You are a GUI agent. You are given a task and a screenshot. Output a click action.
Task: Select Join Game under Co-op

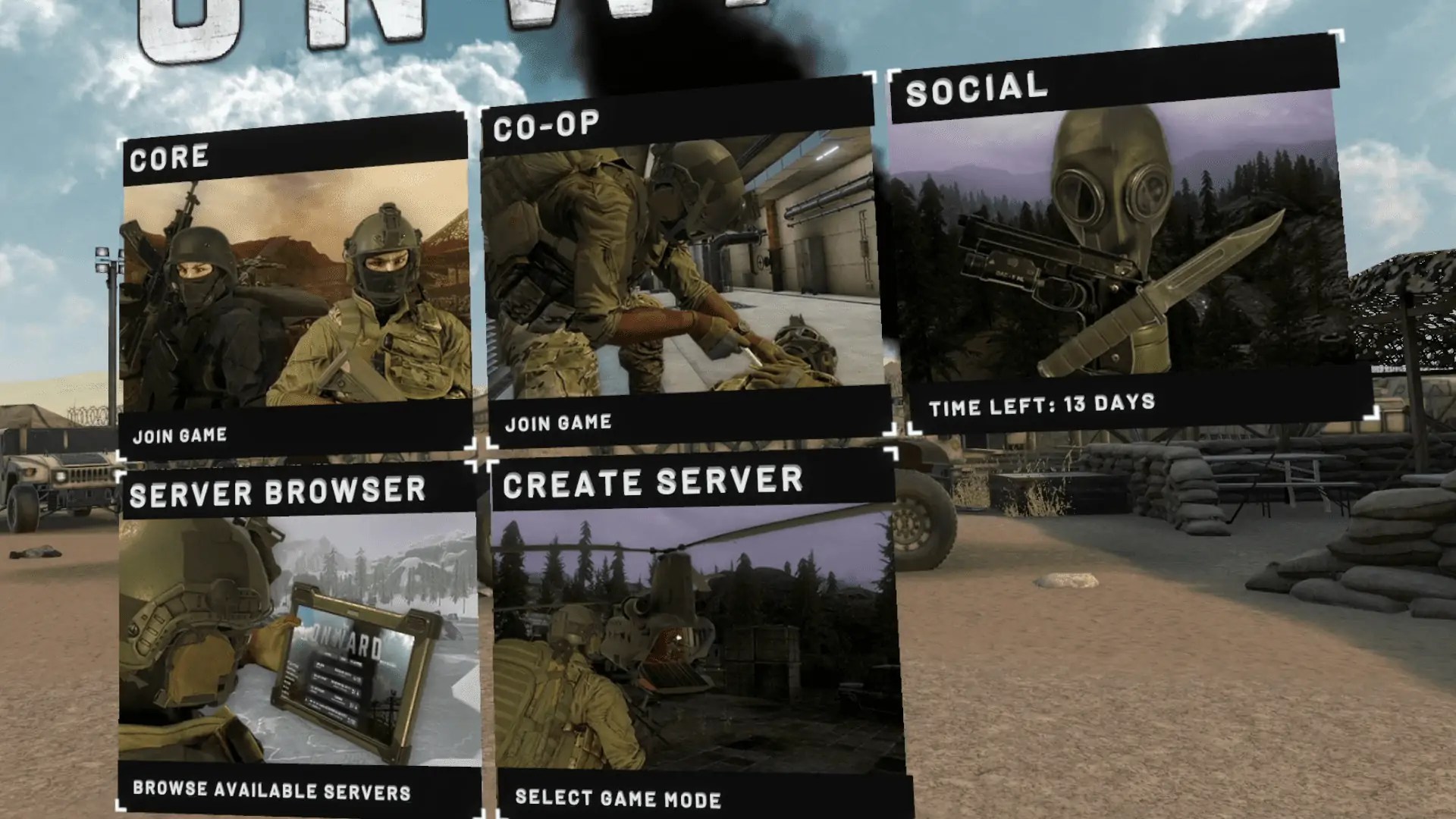559,423
